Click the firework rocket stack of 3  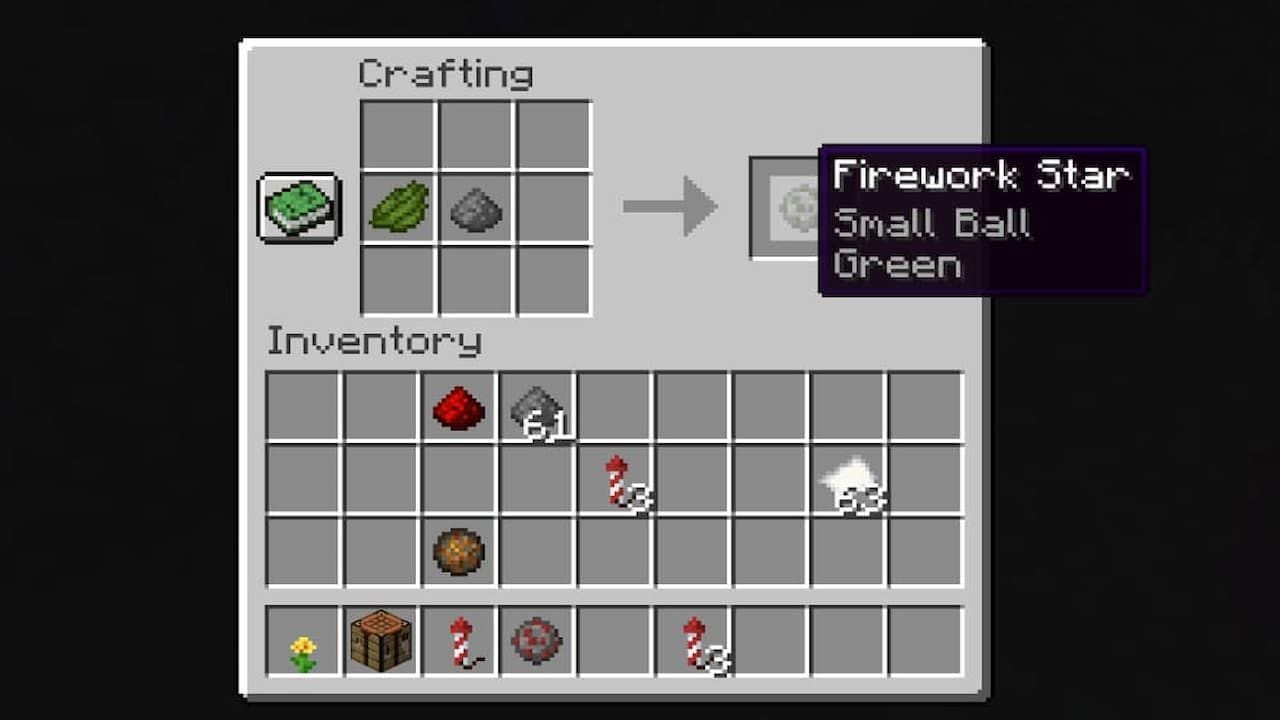click(615, 477)
